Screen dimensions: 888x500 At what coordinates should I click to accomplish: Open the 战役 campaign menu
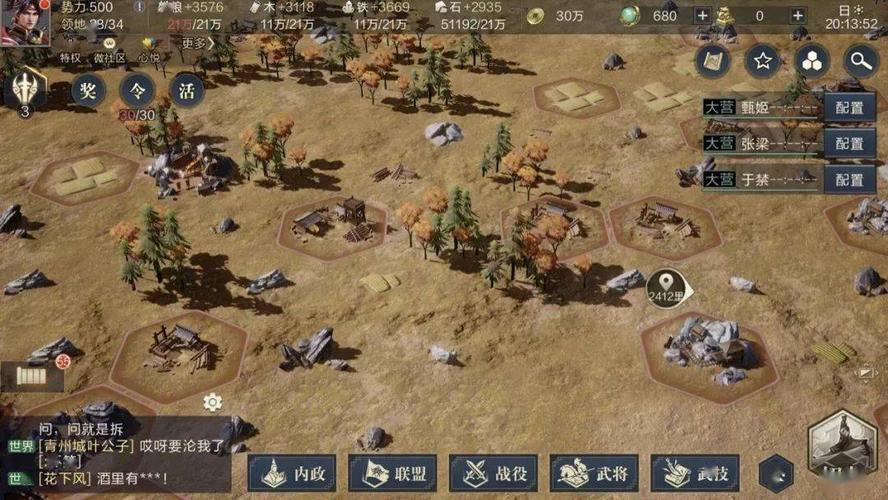(493, 473)
